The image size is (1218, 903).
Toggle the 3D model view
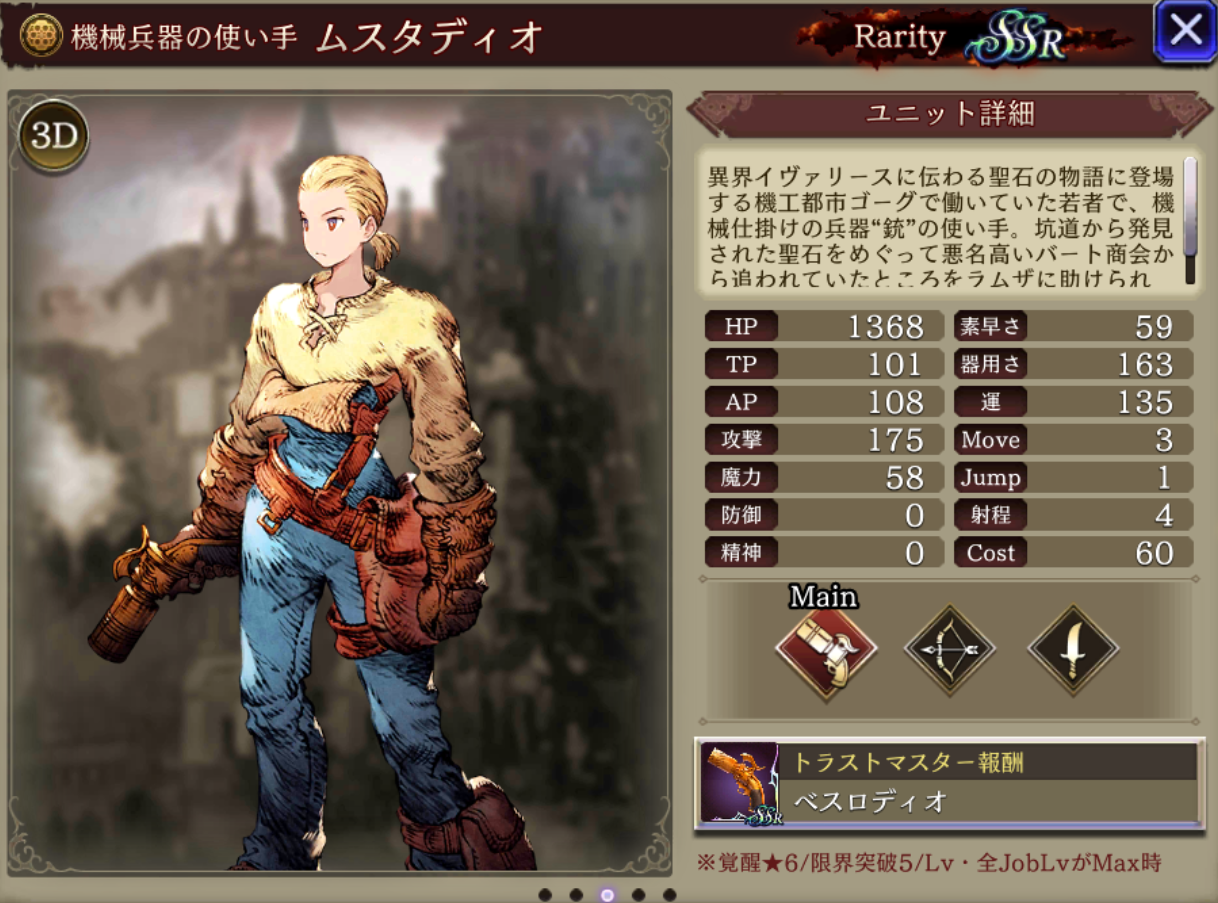(54, 137)
